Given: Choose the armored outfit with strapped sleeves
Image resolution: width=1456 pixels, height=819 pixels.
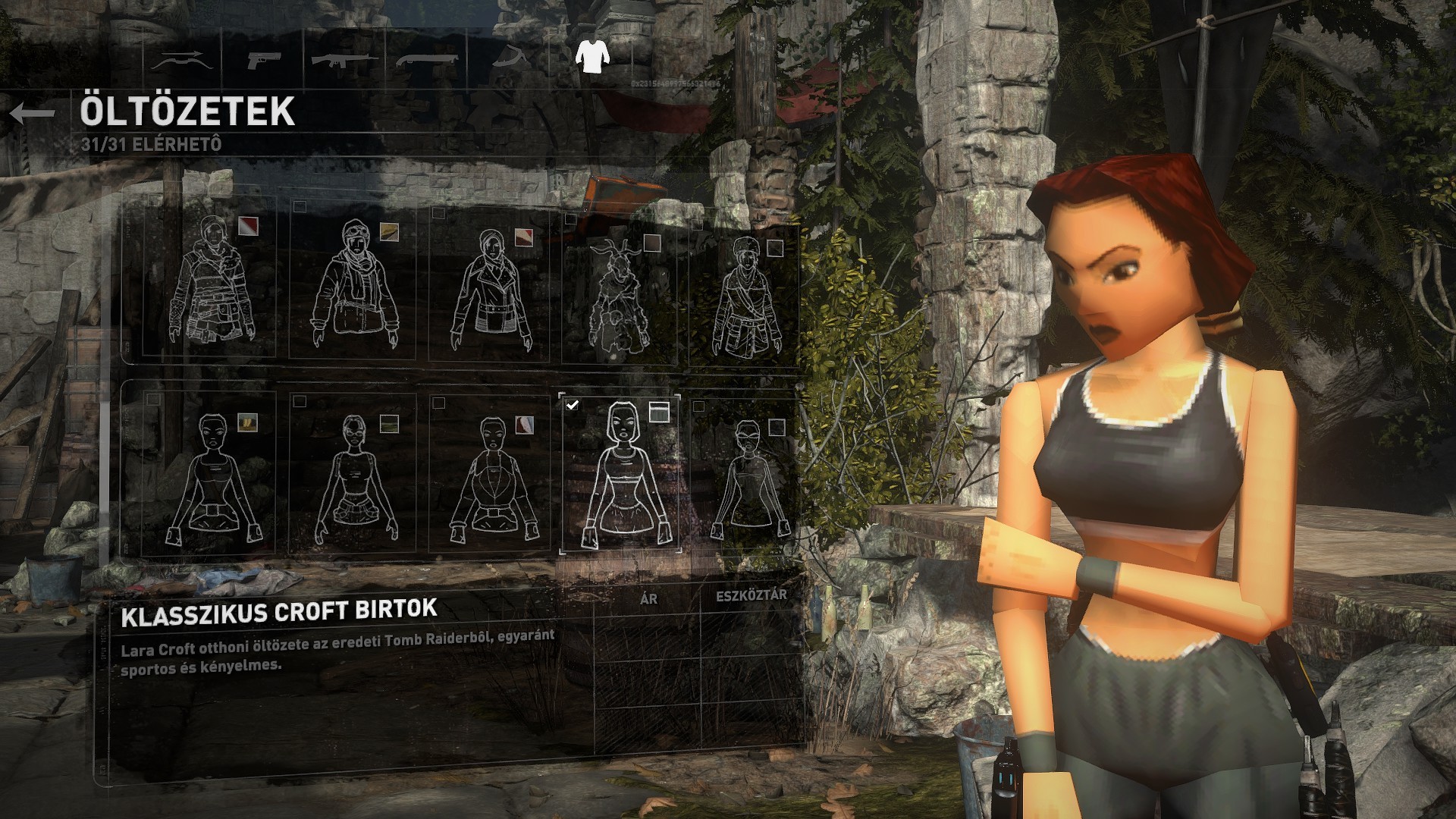Looking at the screenshot, I should [209, 281].
